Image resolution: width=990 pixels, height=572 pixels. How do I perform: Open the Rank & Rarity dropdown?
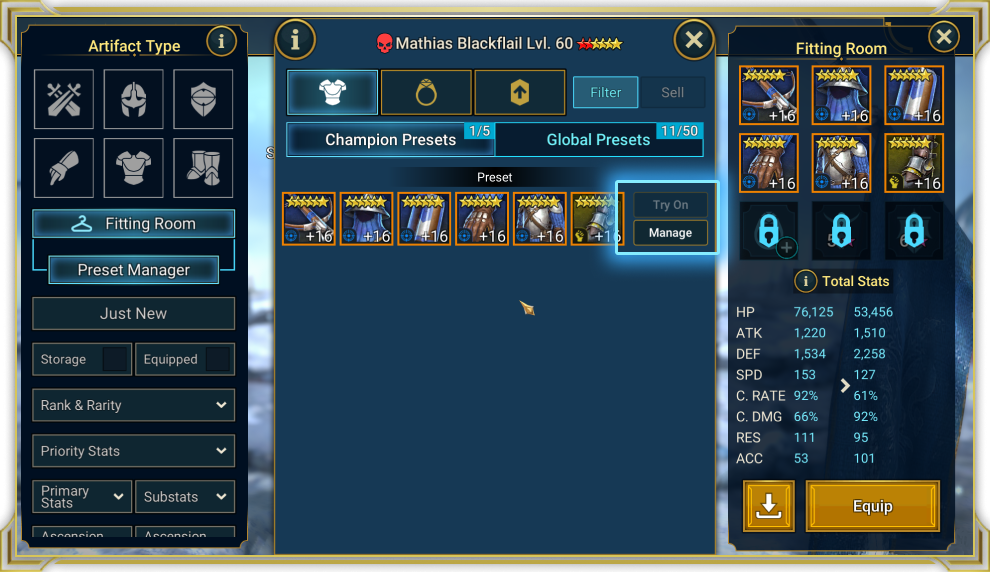click(x=133, y=405)
